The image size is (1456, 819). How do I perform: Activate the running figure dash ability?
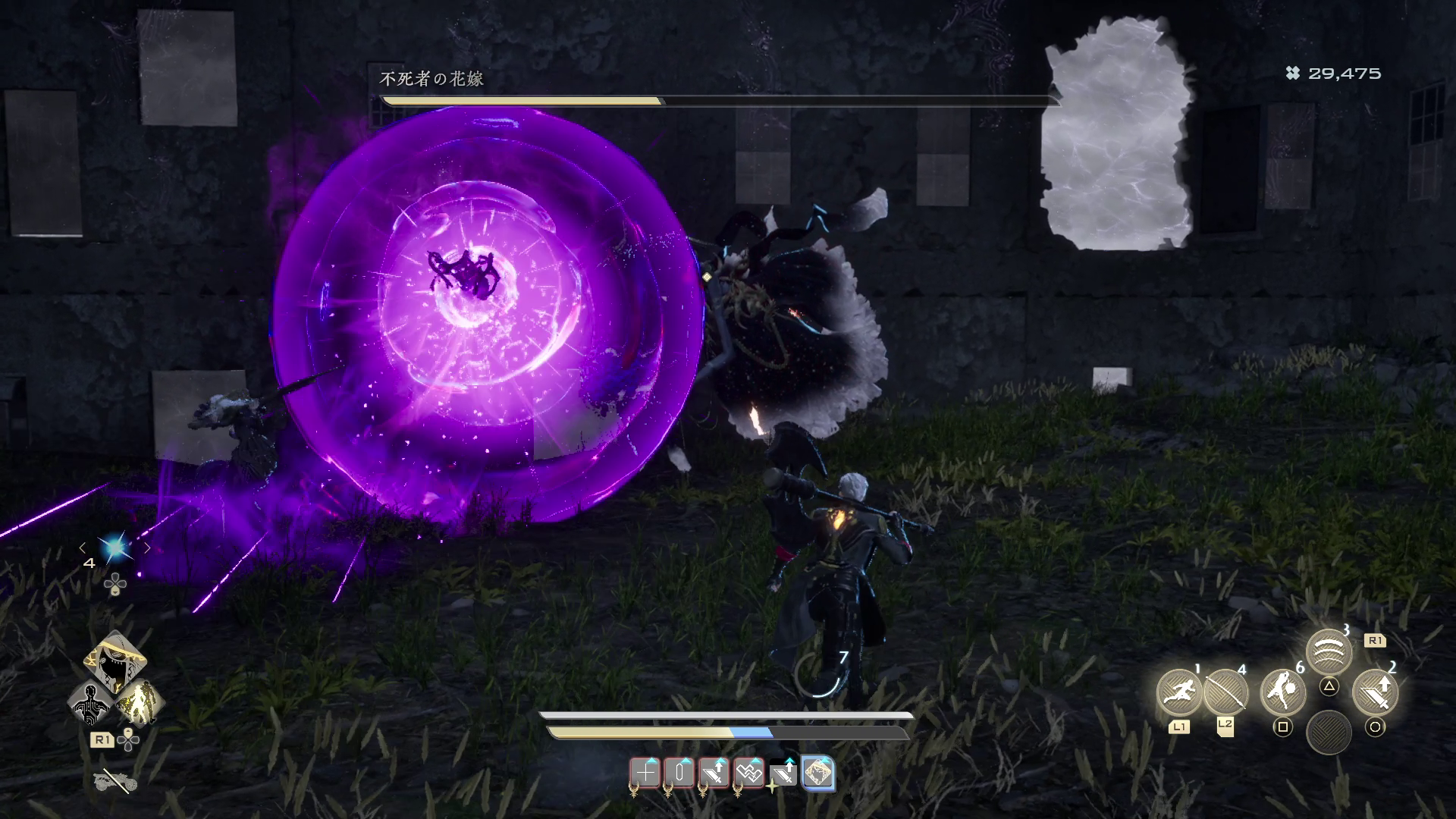(x=1179, y=692)
